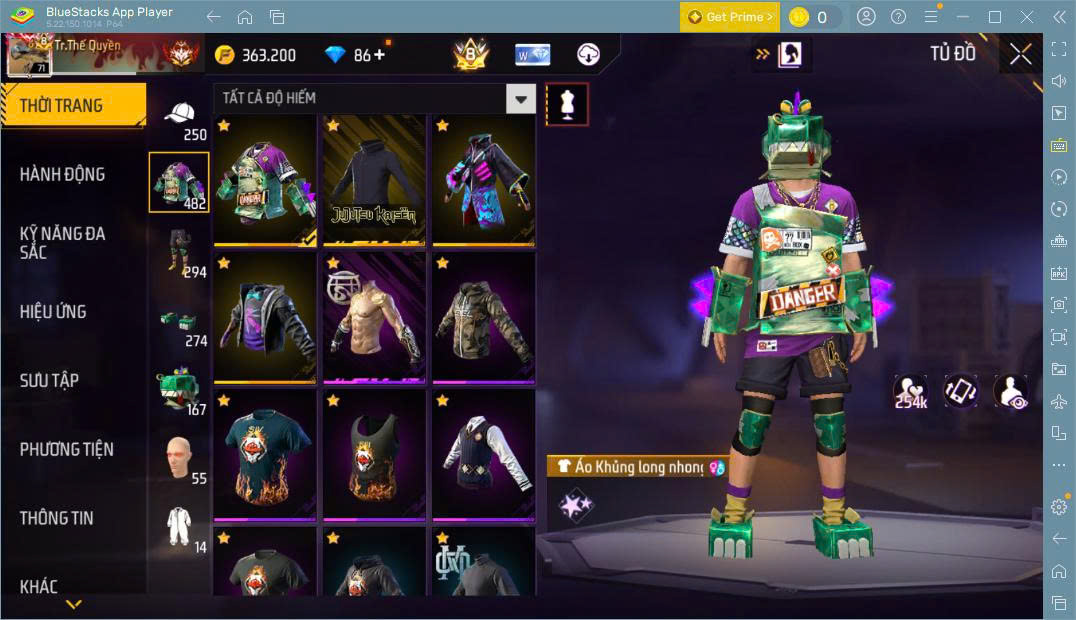1076x620 pixels.
Task: Select the green dinosaur mask subcategory
Action: [179, 388]
